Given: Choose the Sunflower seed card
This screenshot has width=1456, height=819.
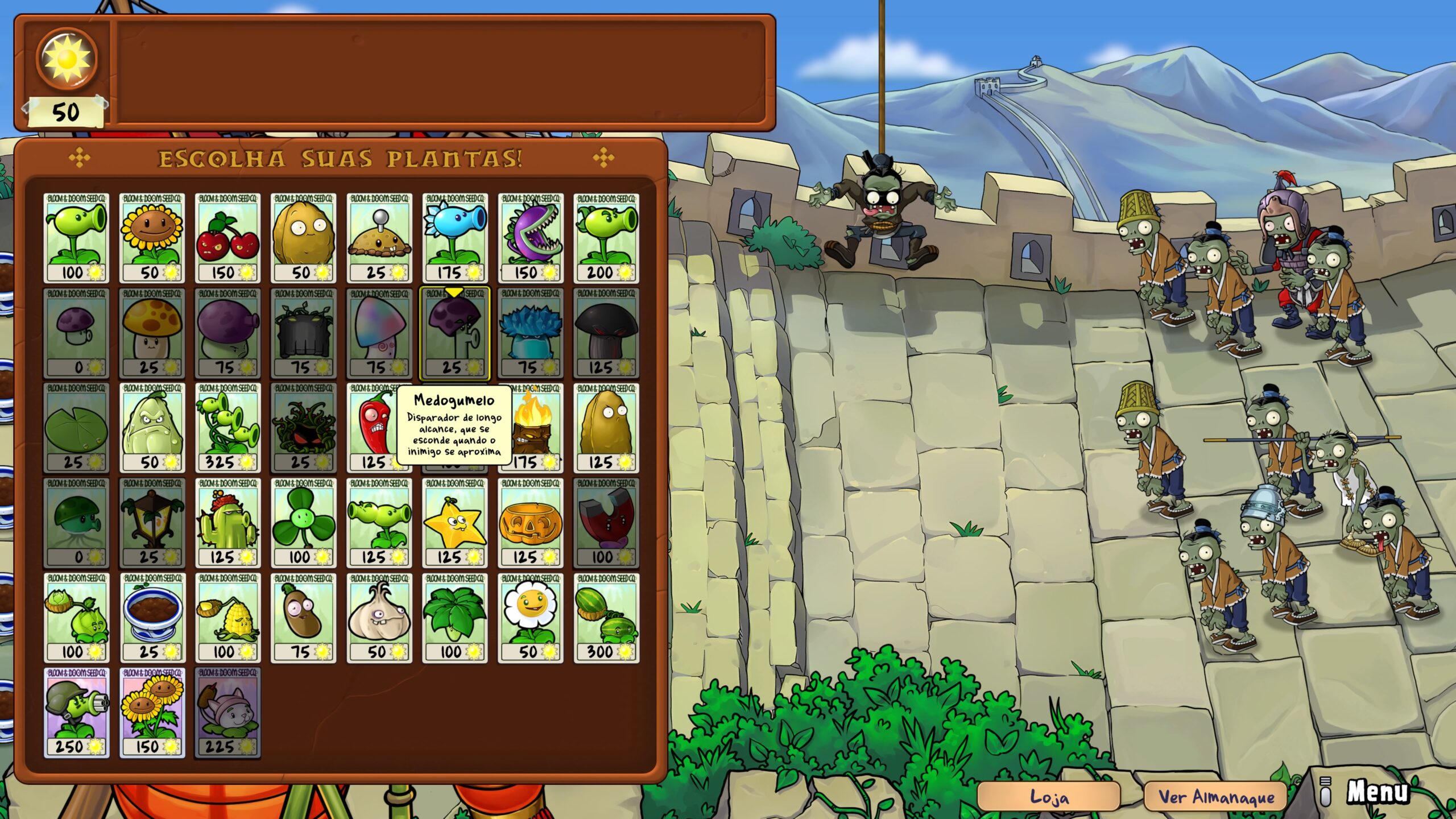Looking at the screenshot, I should (x=152, y=238).
